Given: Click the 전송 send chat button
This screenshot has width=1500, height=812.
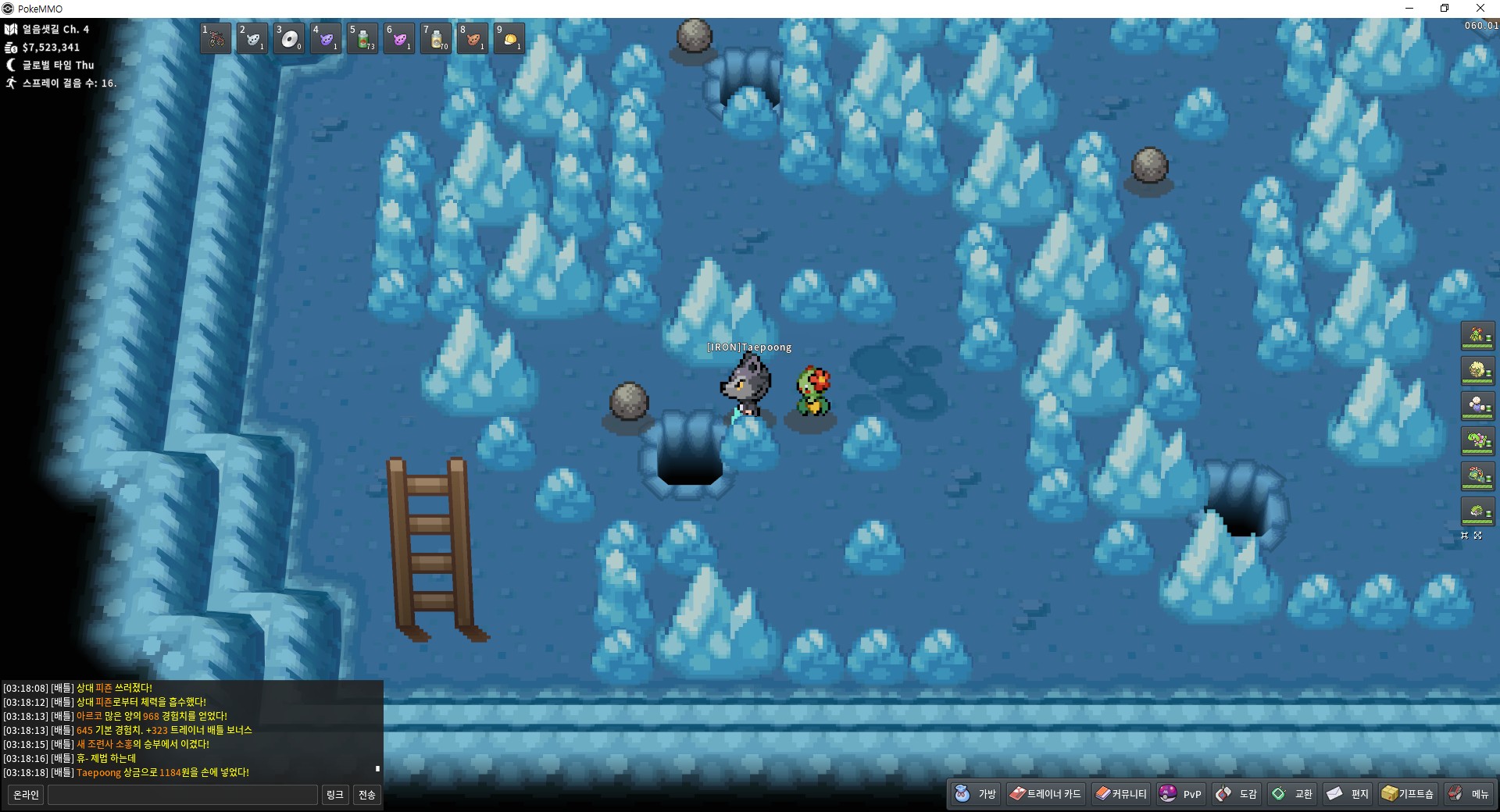Looking at the screenshot, I should (366, 795).
